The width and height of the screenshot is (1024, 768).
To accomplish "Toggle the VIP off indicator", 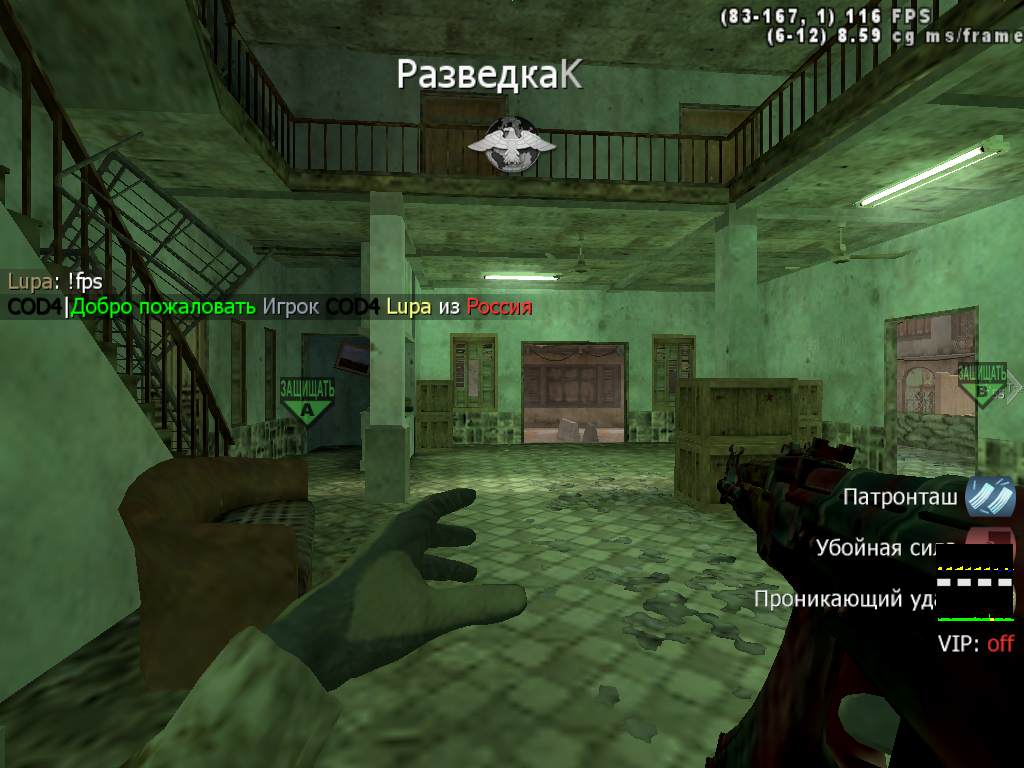I will [x=975, y=643].
